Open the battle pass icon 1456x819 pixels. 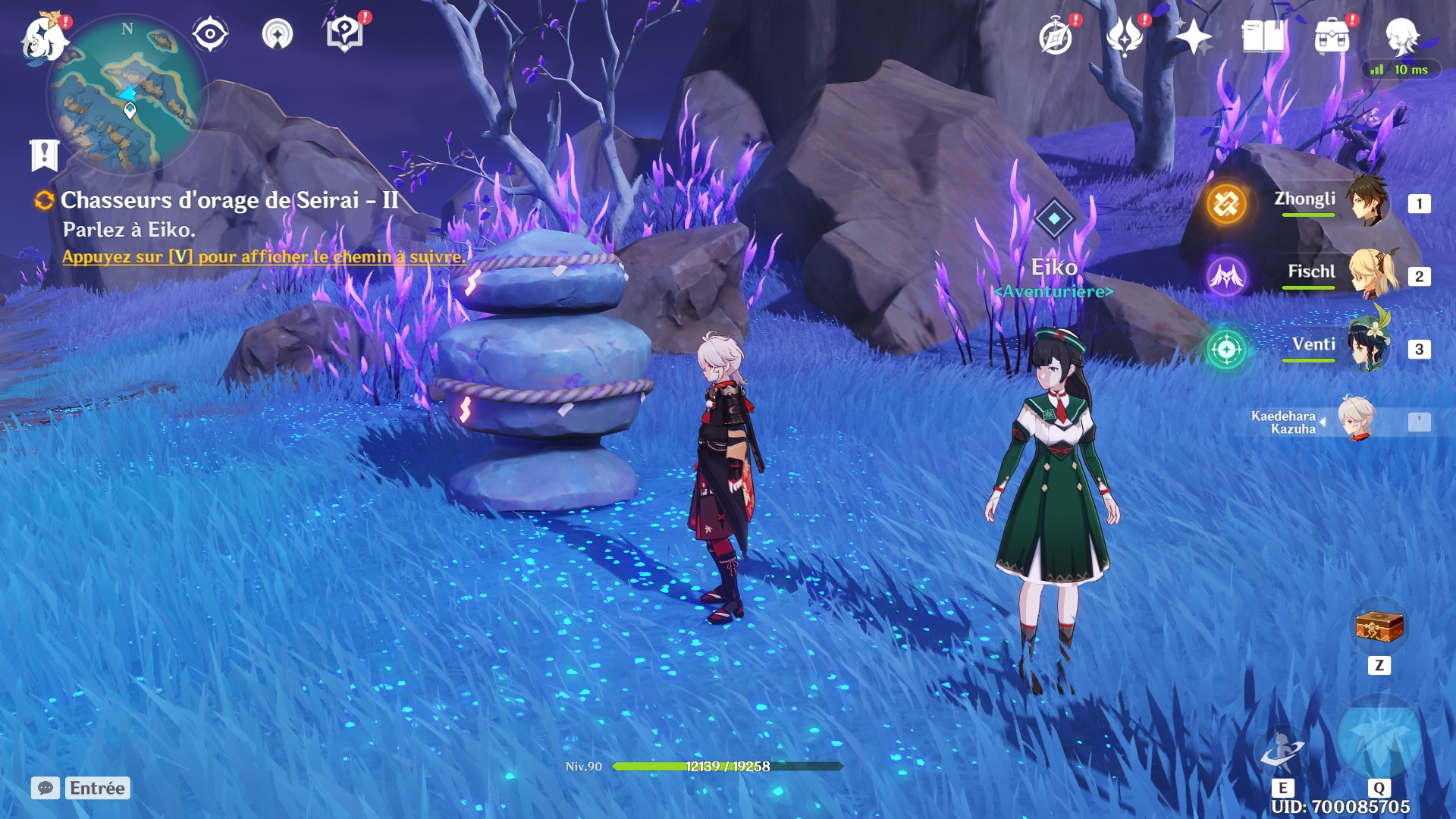1125,36
